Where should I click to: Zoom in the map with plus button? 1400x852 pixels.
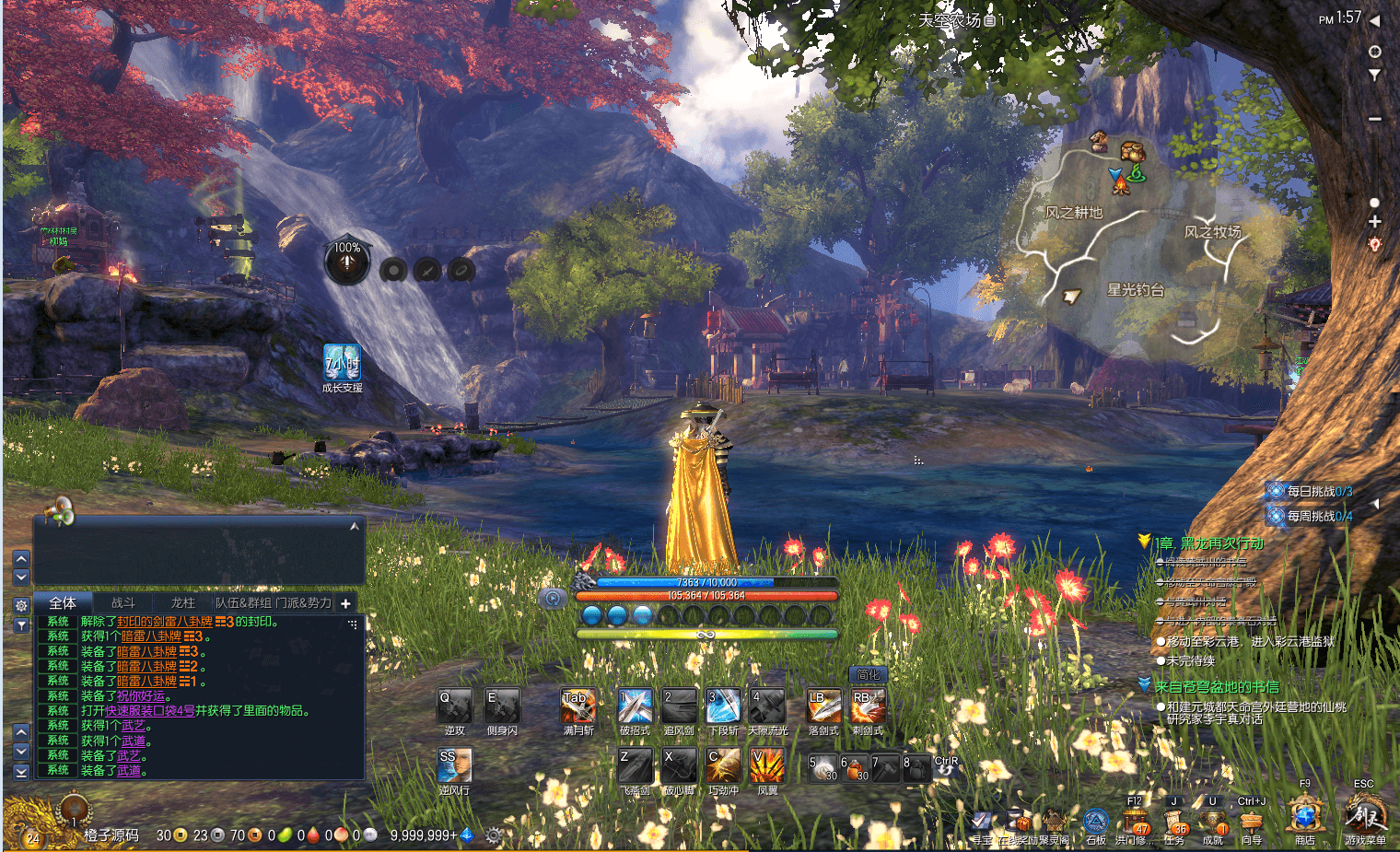point(1374,222)
